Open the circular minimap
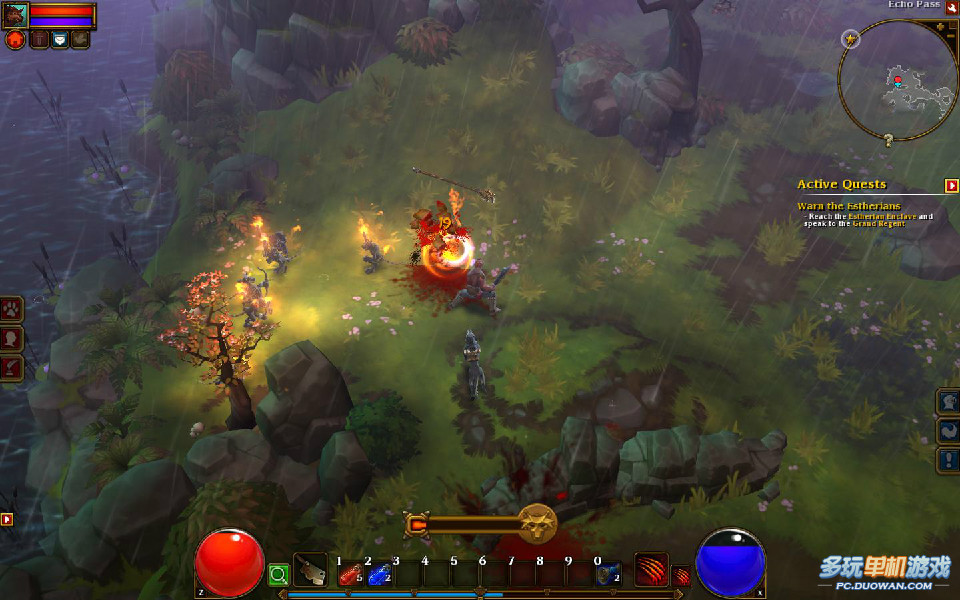The width and height of the screenshot is (960, 600). coord(897,82)
